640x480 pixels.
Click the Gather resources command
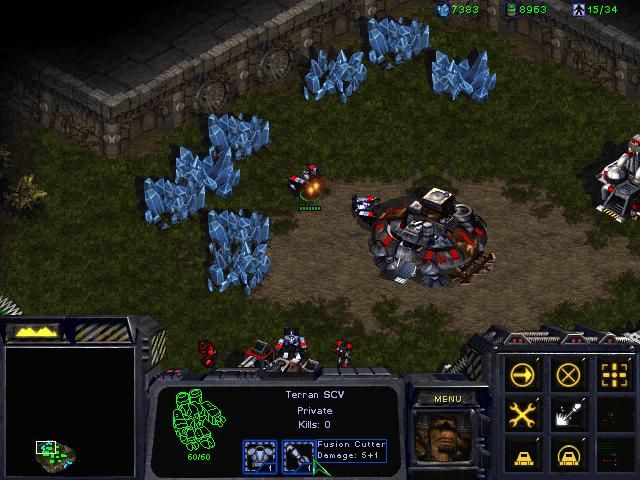click(x=568, y=413)
